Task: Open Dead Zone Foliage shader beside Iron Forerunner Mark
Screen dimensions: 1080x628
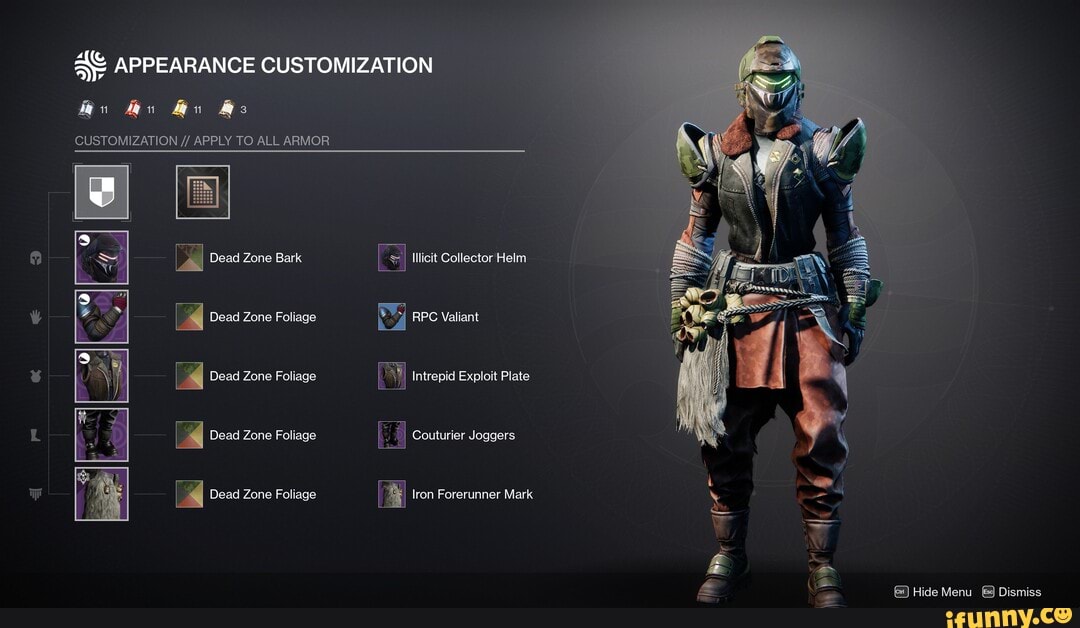Action: [189, 494]
